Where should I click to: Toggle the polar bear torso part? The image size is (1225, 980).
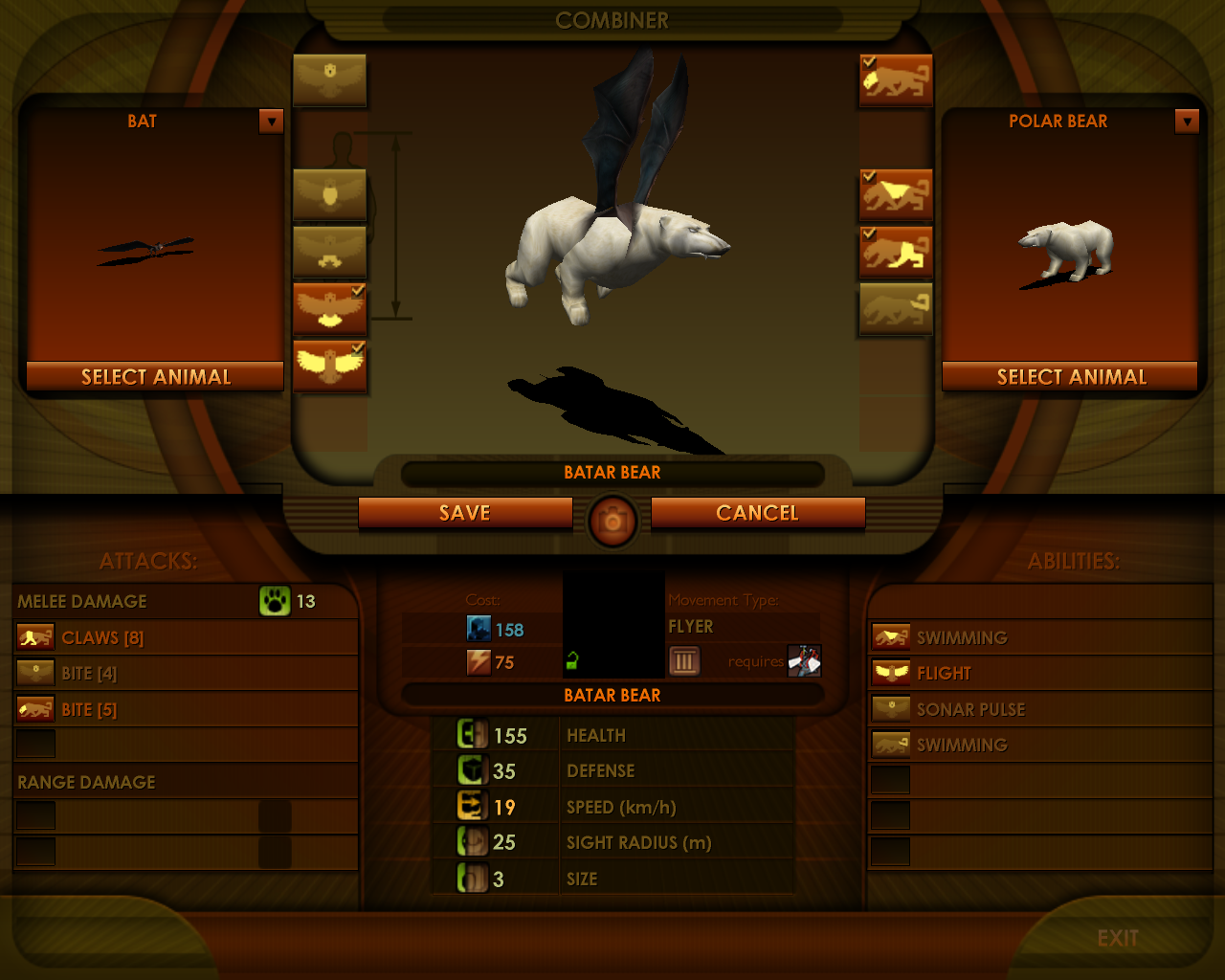click(895, 194)
